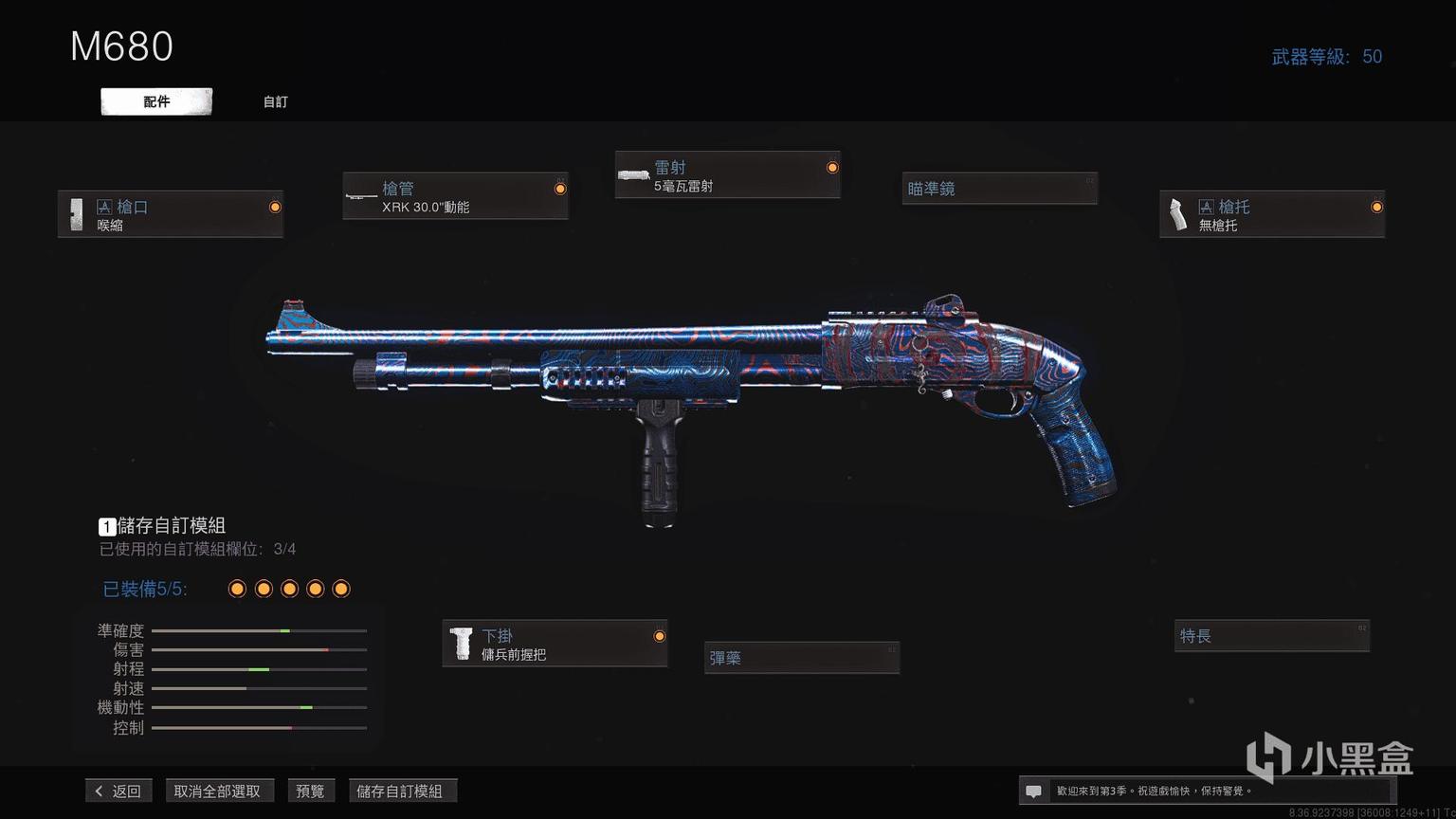Open the 槍管 barrel slot with XRK 30.0
The height and width of the screenshot is (819, 1456).
pyautogui.click(x=455, y=196)
